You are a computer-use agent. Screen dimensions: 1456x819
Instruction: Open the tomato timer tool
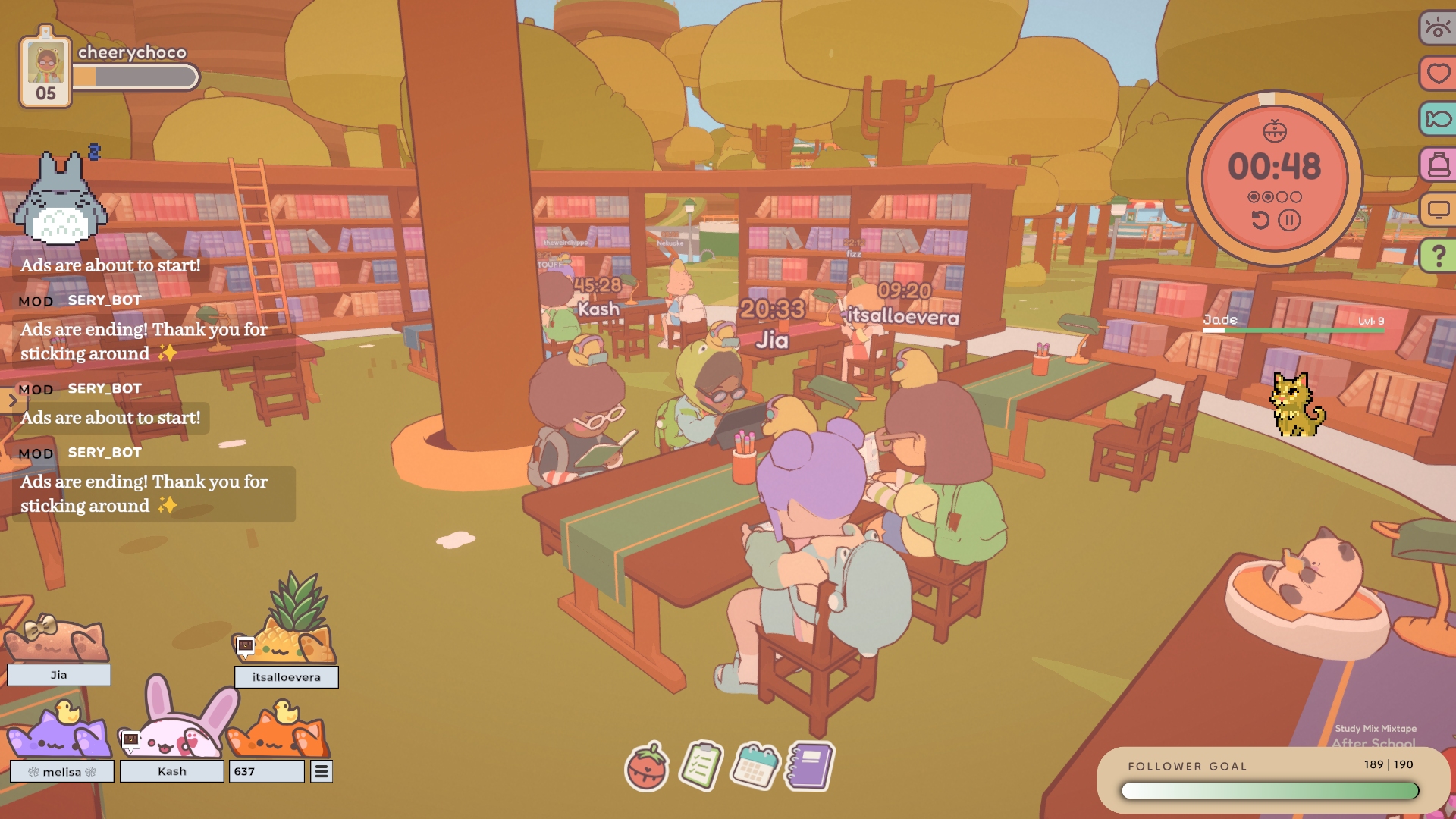coord(647,767)
